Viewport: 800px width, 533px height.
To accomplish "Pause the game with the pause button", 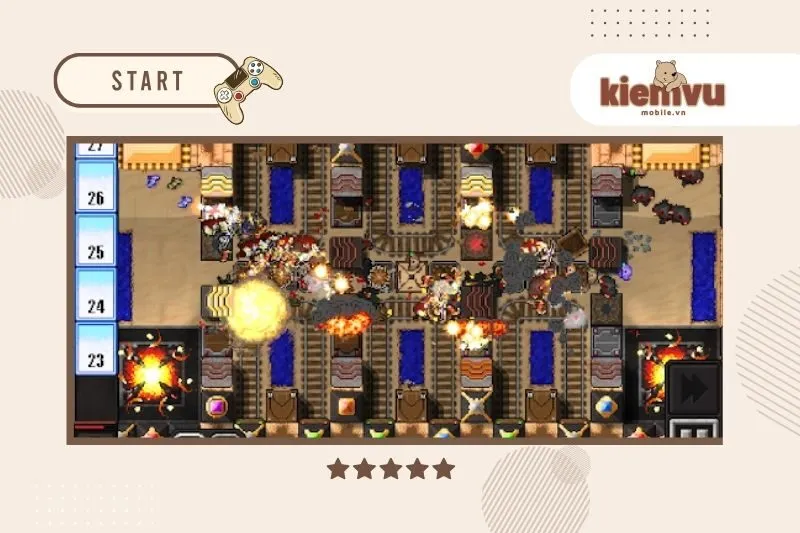I will click(694, 432).
